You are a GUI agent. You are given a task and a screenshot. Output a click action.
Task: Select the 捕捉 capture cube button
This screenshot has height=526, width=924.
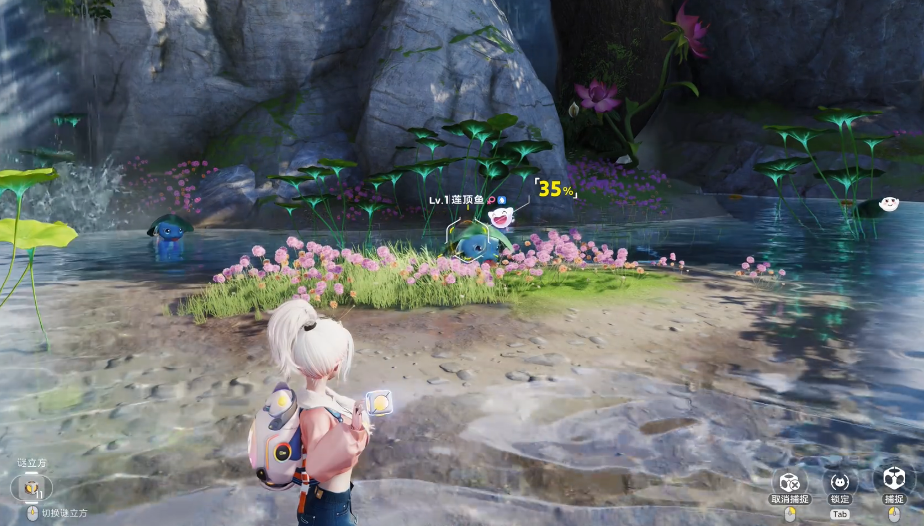[x=890, y=478]
